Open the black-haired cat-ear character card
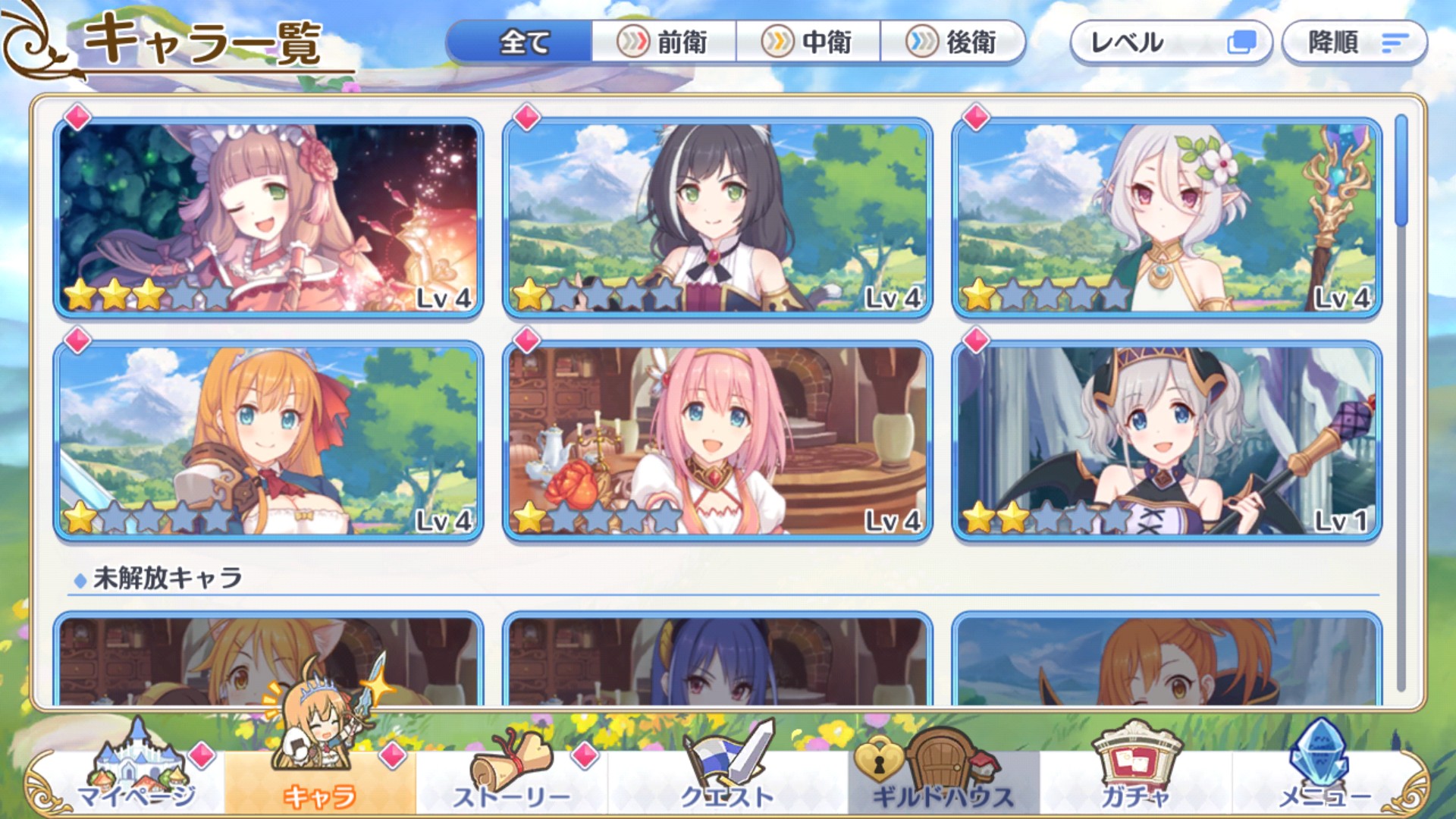The width and height of the screenshot is (1456, 819). tap(717, 218)
